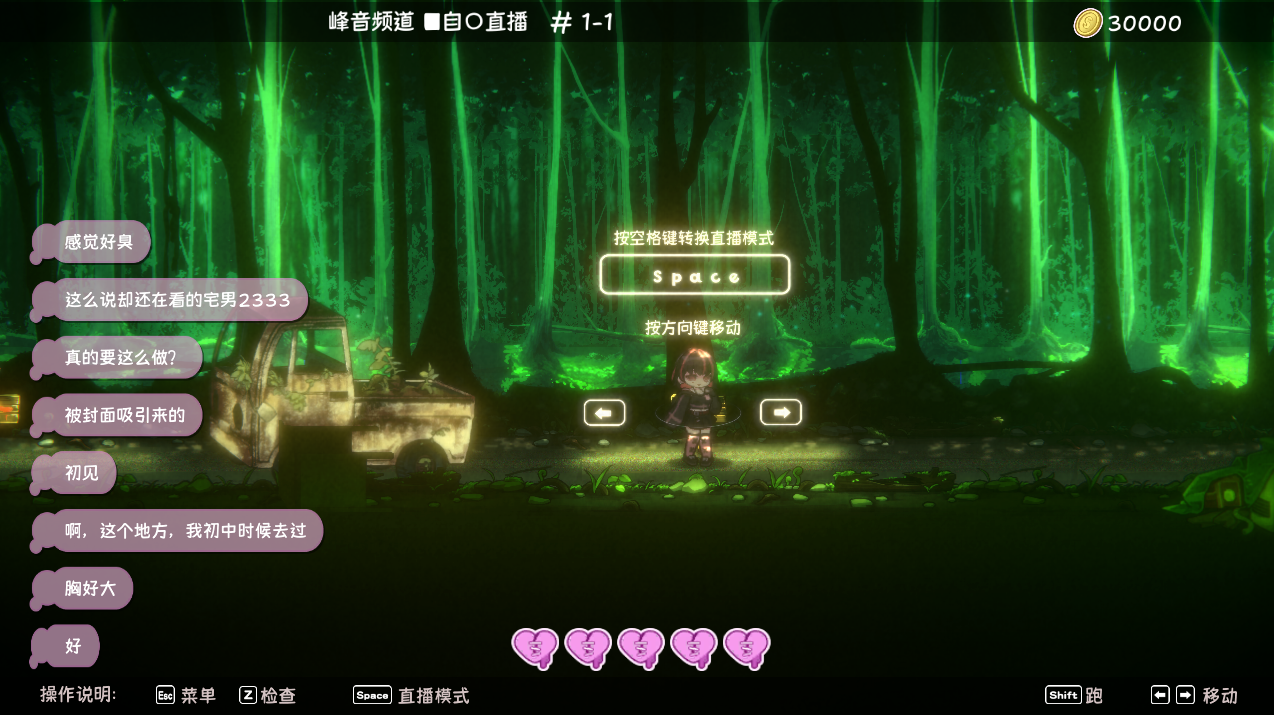Viewport: 1274px width, 715px height.
Task: Open the 被封面吸引来的 viewer comment
Action: (x=125, y=415)
